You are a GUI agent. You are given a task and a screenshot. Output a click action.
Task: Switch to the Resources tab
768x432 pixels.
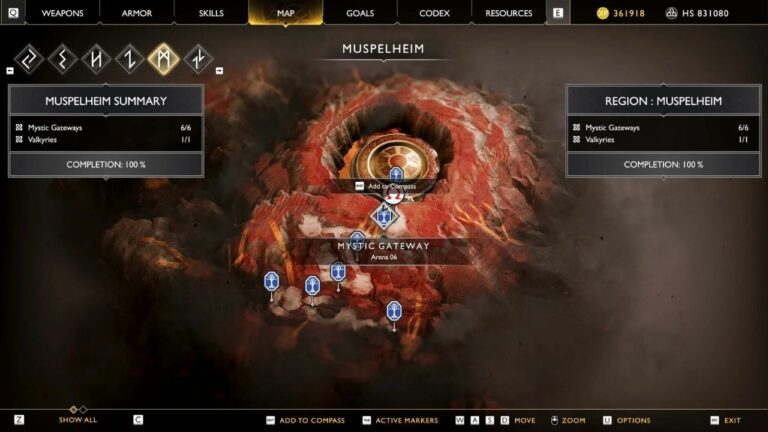point(509,13)
